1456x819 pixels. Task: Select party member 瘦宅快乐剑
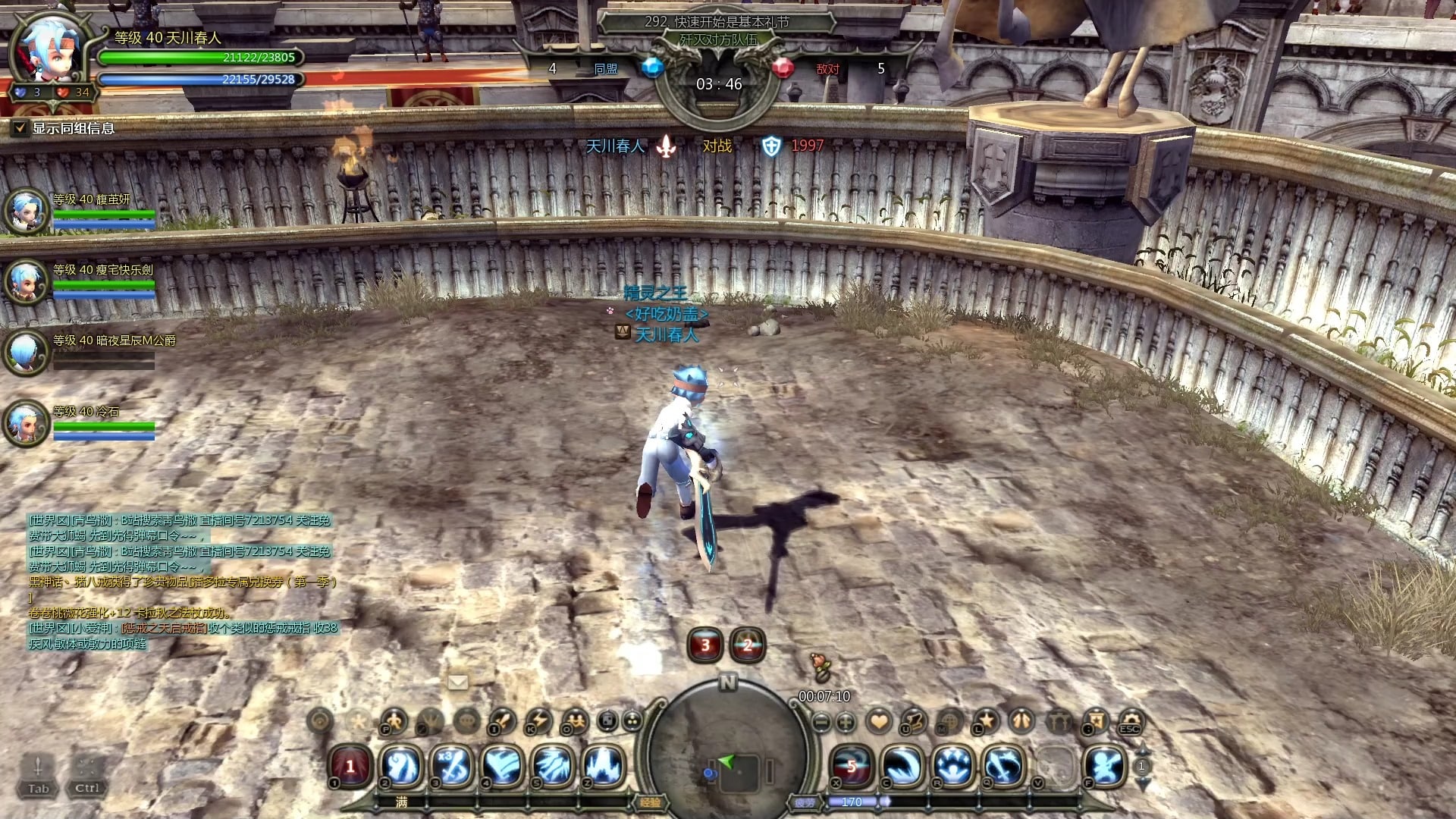pyautogui.click(x=27, y=281)
